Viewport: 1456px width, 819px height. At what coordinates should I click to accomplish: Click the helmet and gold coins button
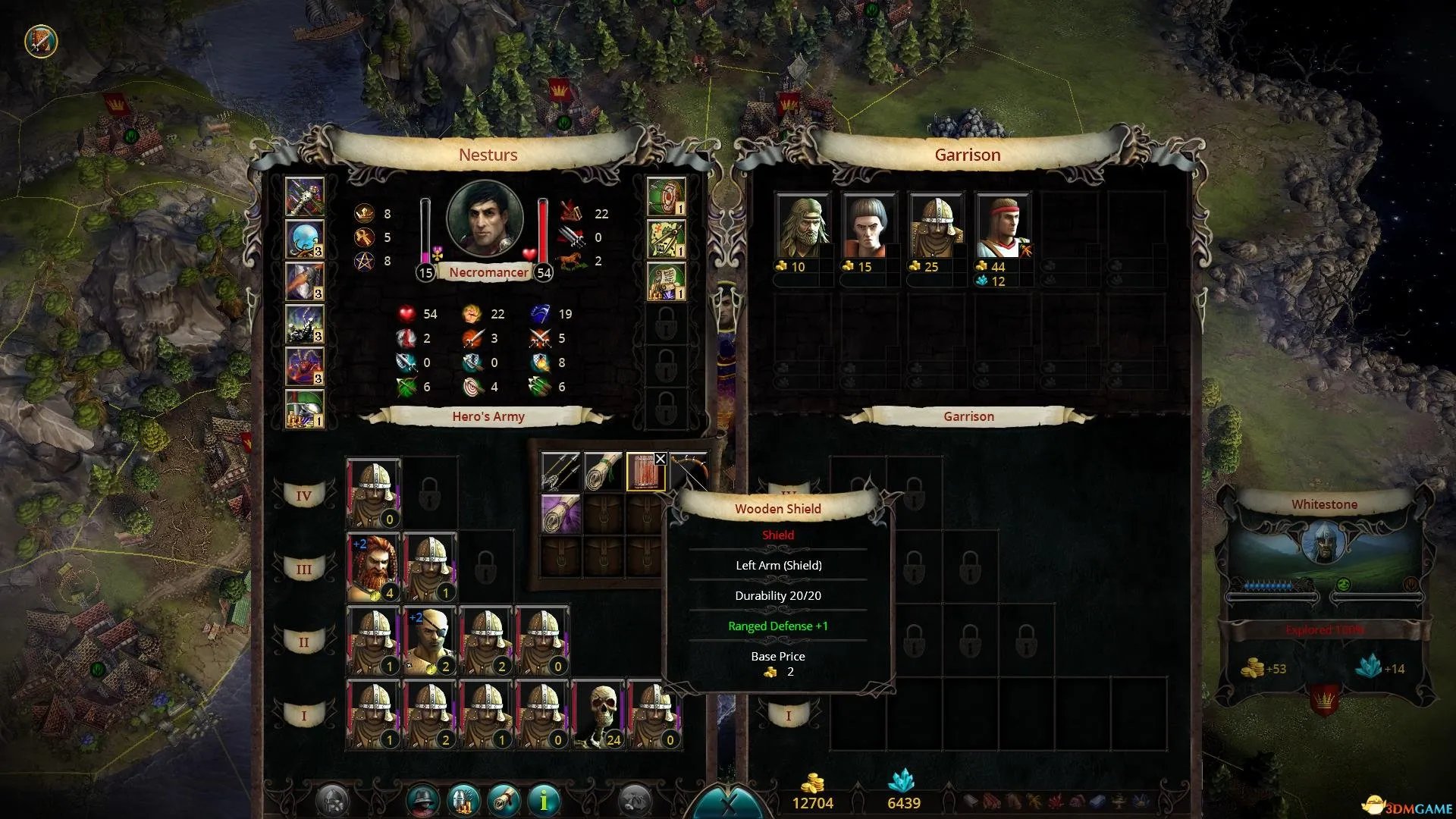[x=464, y=799]
